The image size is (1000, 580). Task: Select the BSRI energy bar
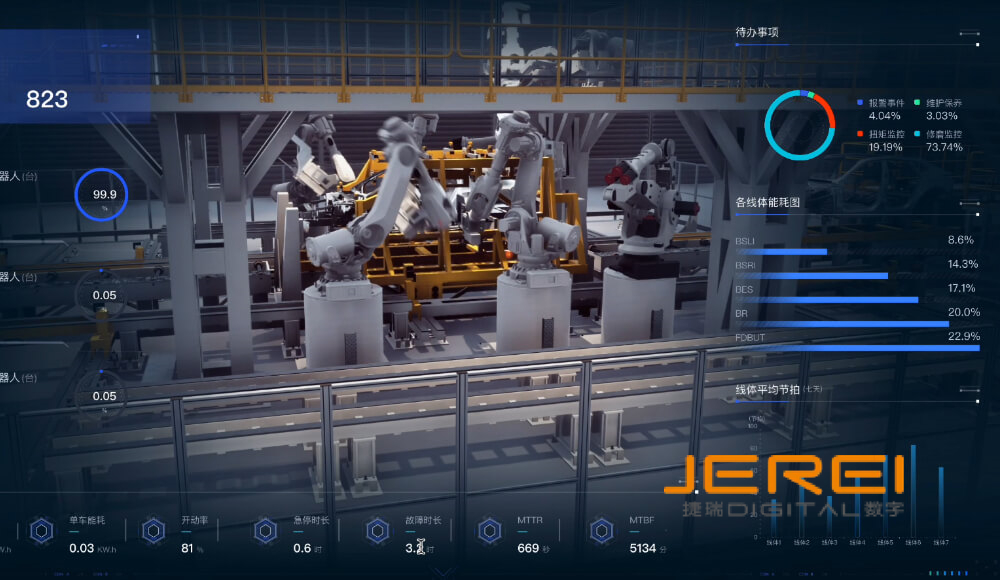coord(811,275)
